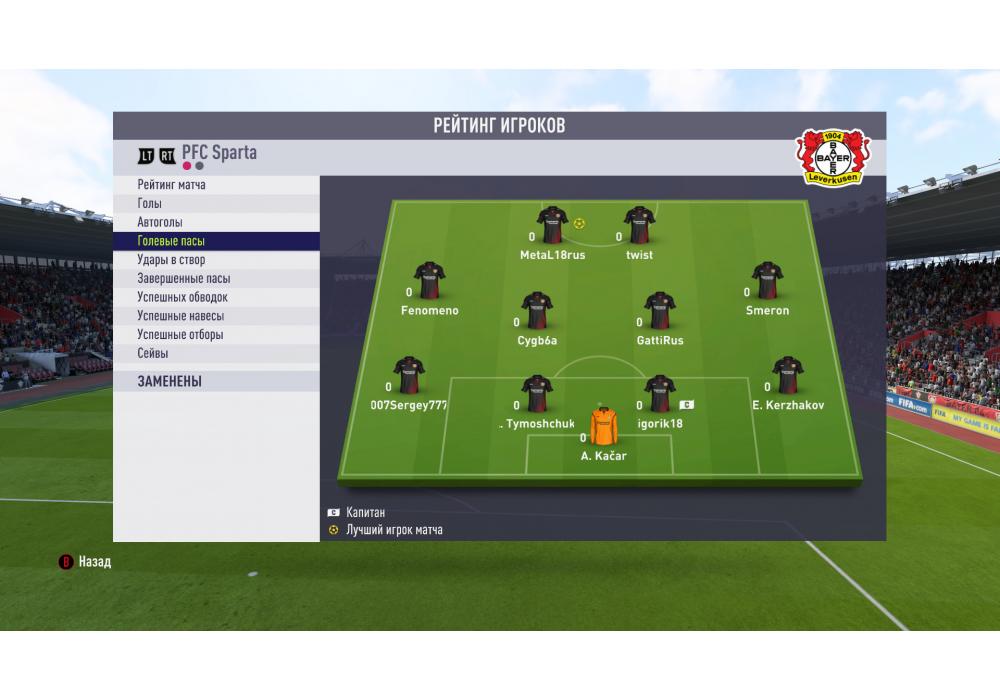This screenshot has height=700, width=1000.
Task: Select winger Fenomeno on the formation
Action: 429,282
